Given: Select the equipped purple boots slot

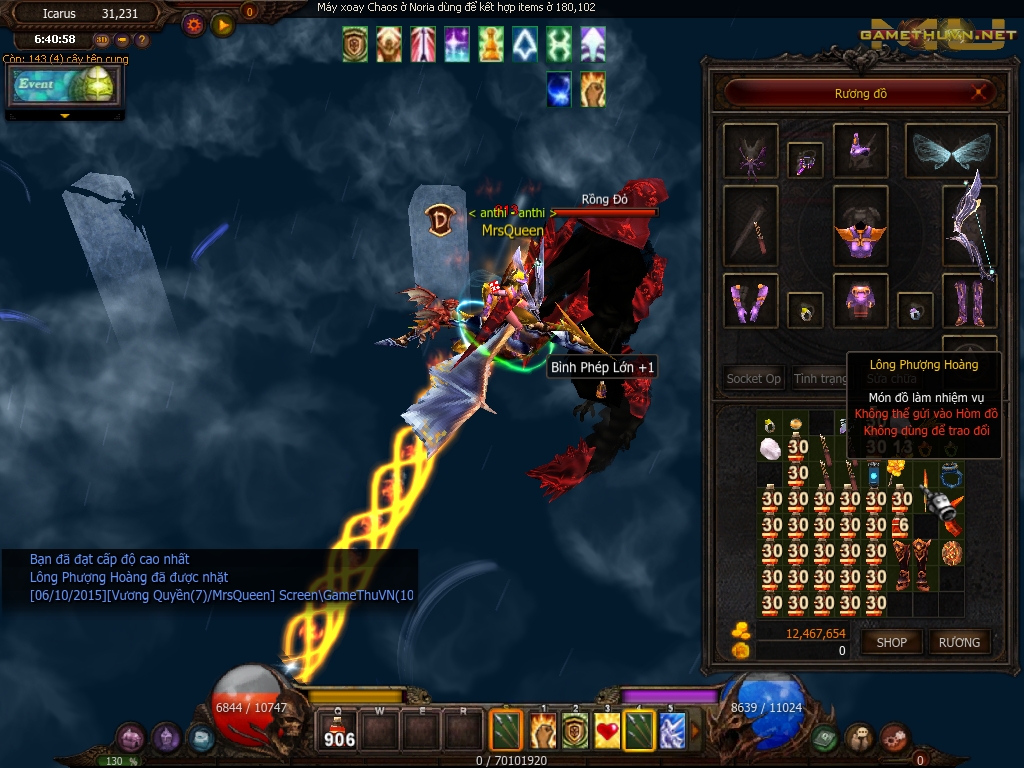Looking at the screenshot, I should (969, 300).
